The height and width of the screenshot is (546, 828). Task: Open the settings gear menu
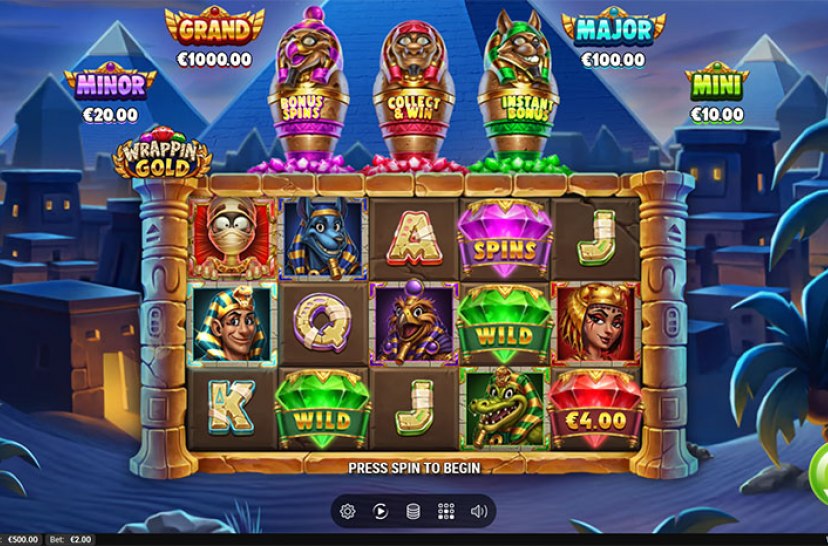coord(348,511)
